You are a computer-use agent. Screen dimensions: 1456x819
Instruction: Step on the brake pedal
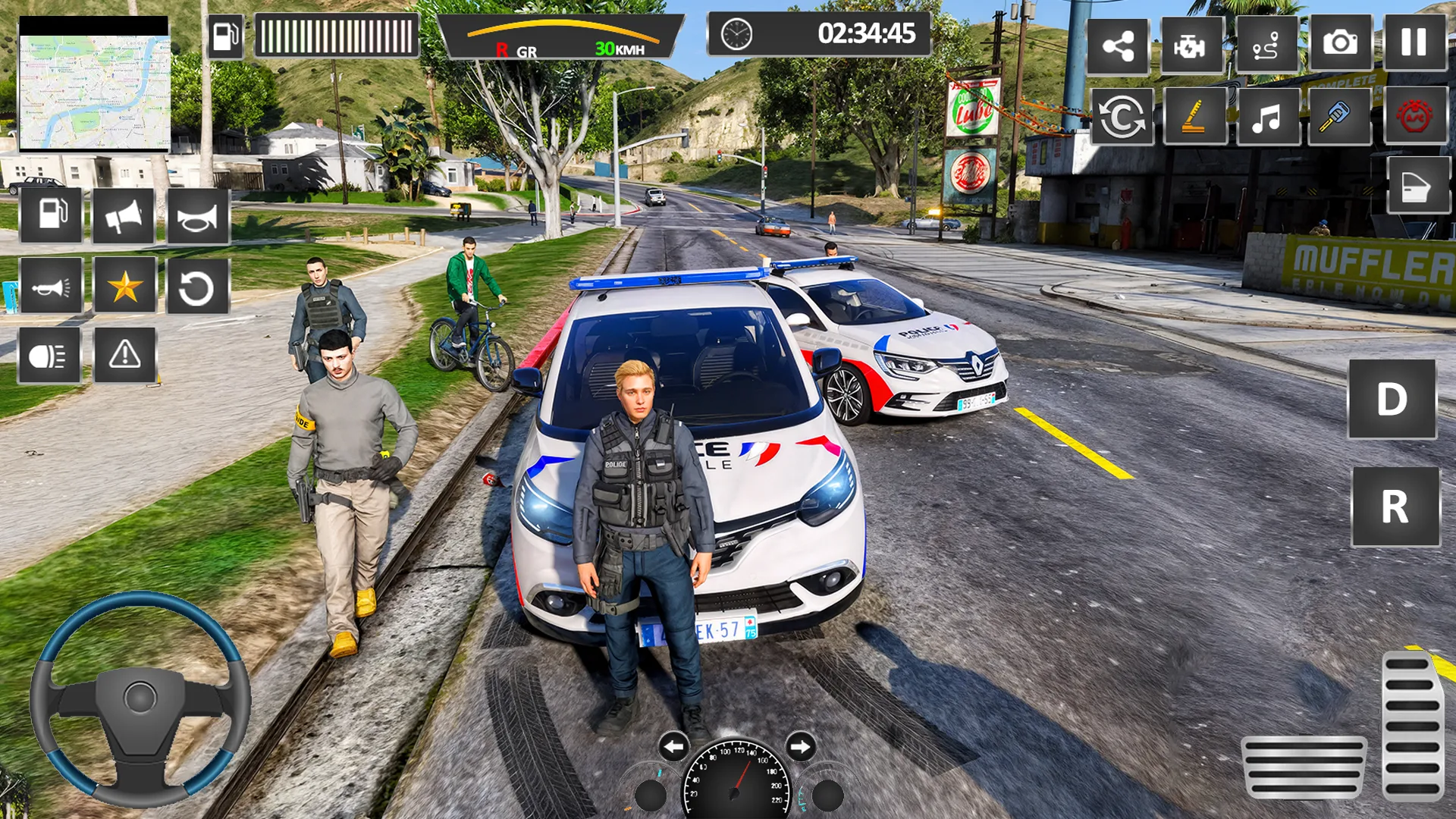tap(1304, 767)
